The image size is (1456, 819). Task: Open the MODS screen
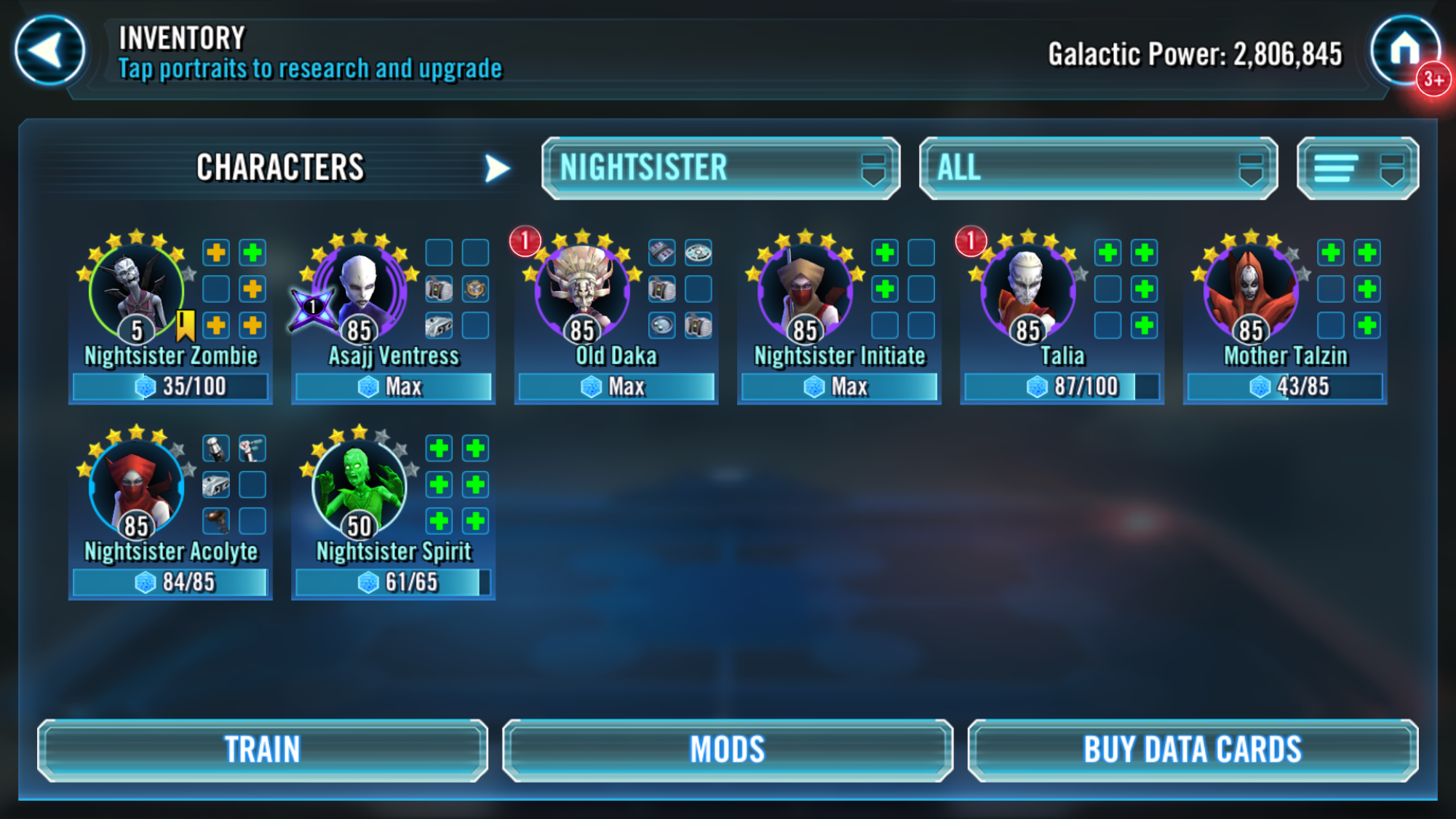click(728, 748)
